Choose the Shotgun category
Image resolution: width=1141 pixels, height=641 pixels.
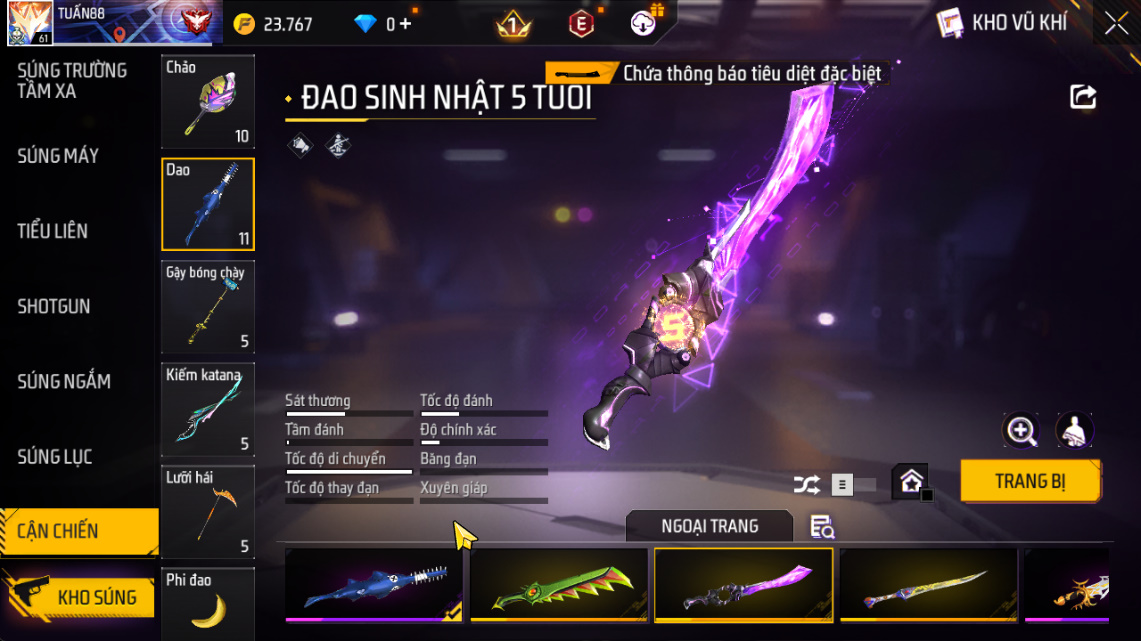[53, 306]
